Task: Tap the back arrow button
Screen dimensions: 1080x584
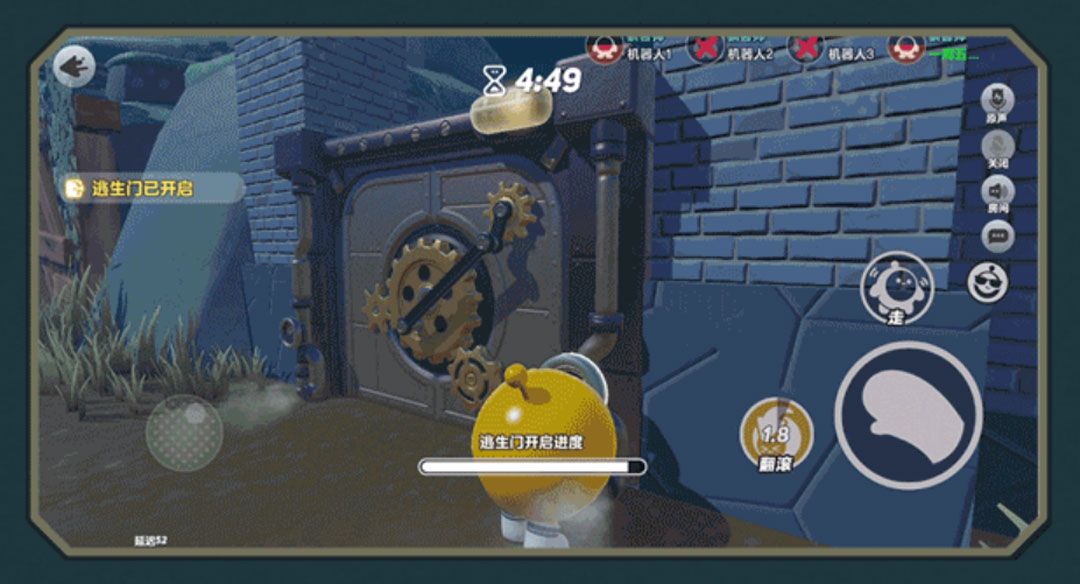Action: coord(74,67)
